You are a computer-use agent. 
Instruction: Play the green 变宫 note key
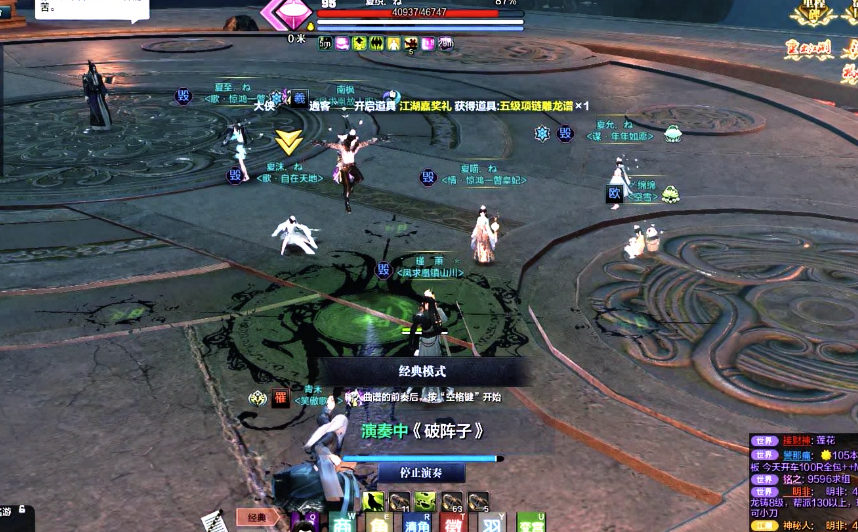point(531,524)
